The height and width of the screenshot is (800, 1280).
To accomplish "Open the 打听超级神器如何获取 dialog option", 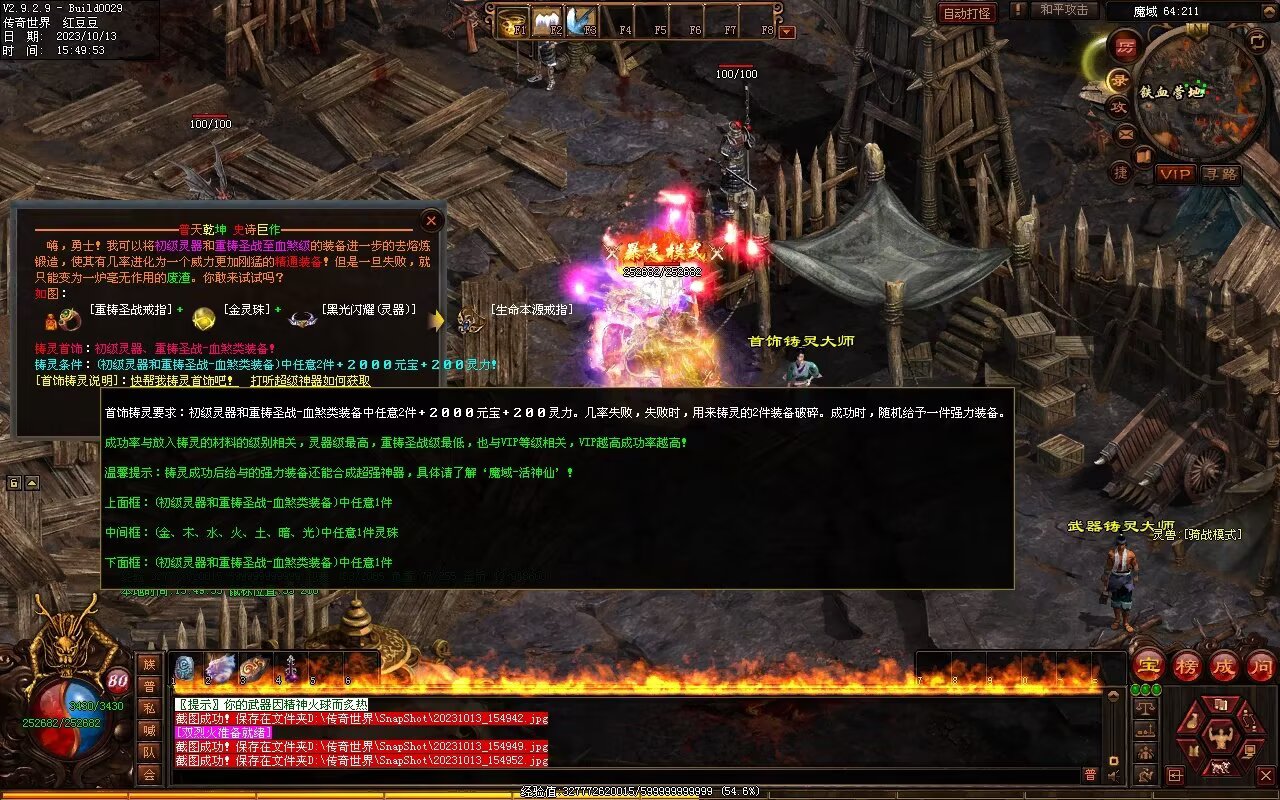I will (x=310, y=381).
